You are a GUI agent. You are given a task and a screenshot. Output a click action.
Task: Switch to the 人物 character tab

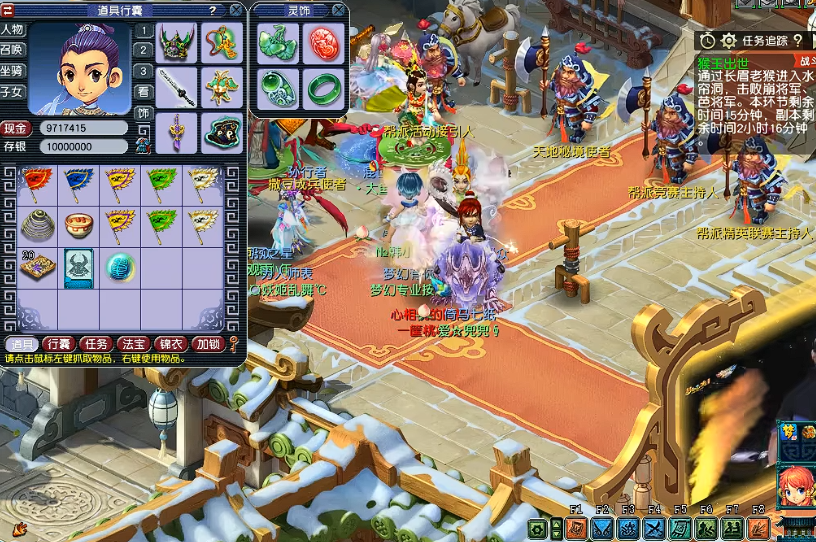[13, 29]
